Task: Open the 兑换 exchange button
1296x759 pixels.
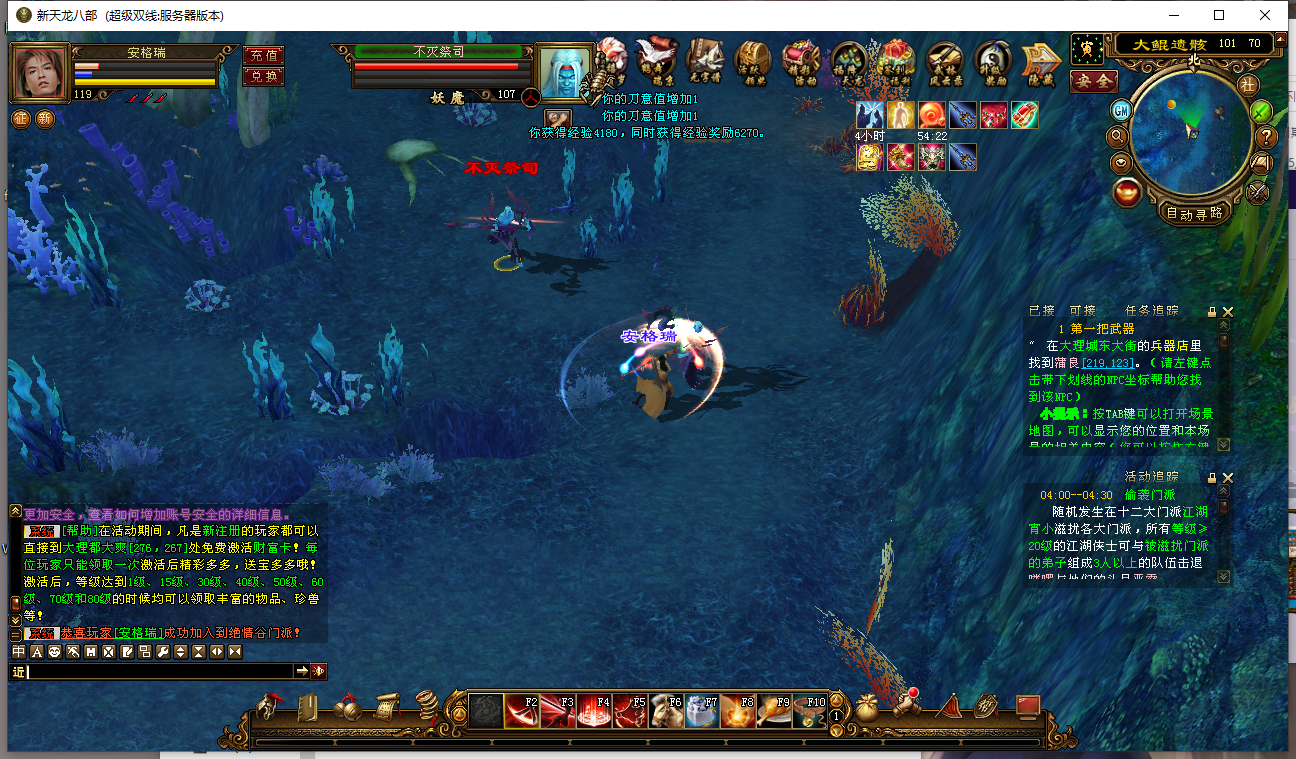Action: [x=264, y=76]
